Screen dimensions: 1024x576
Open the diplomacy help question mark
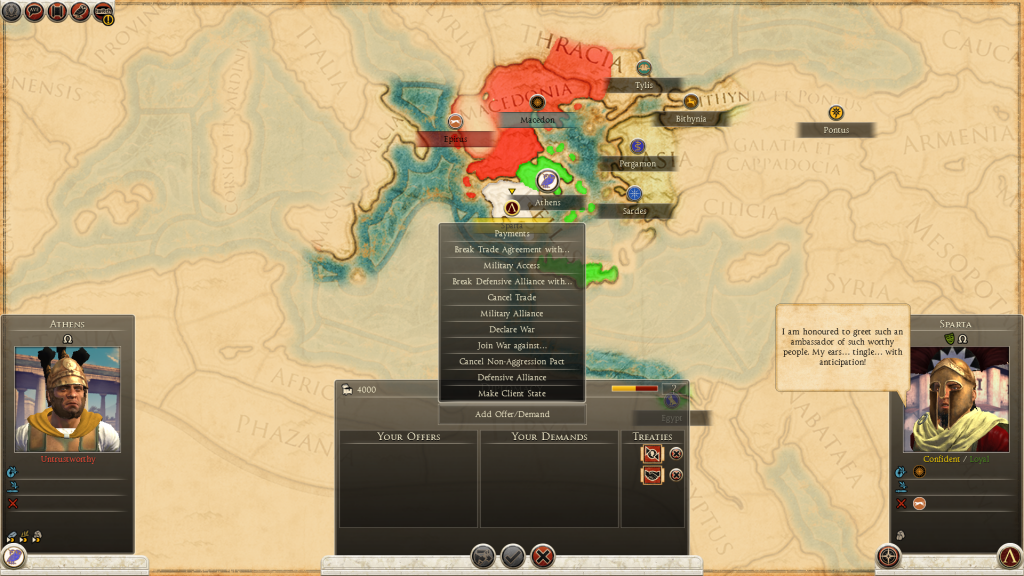[675, 389]
